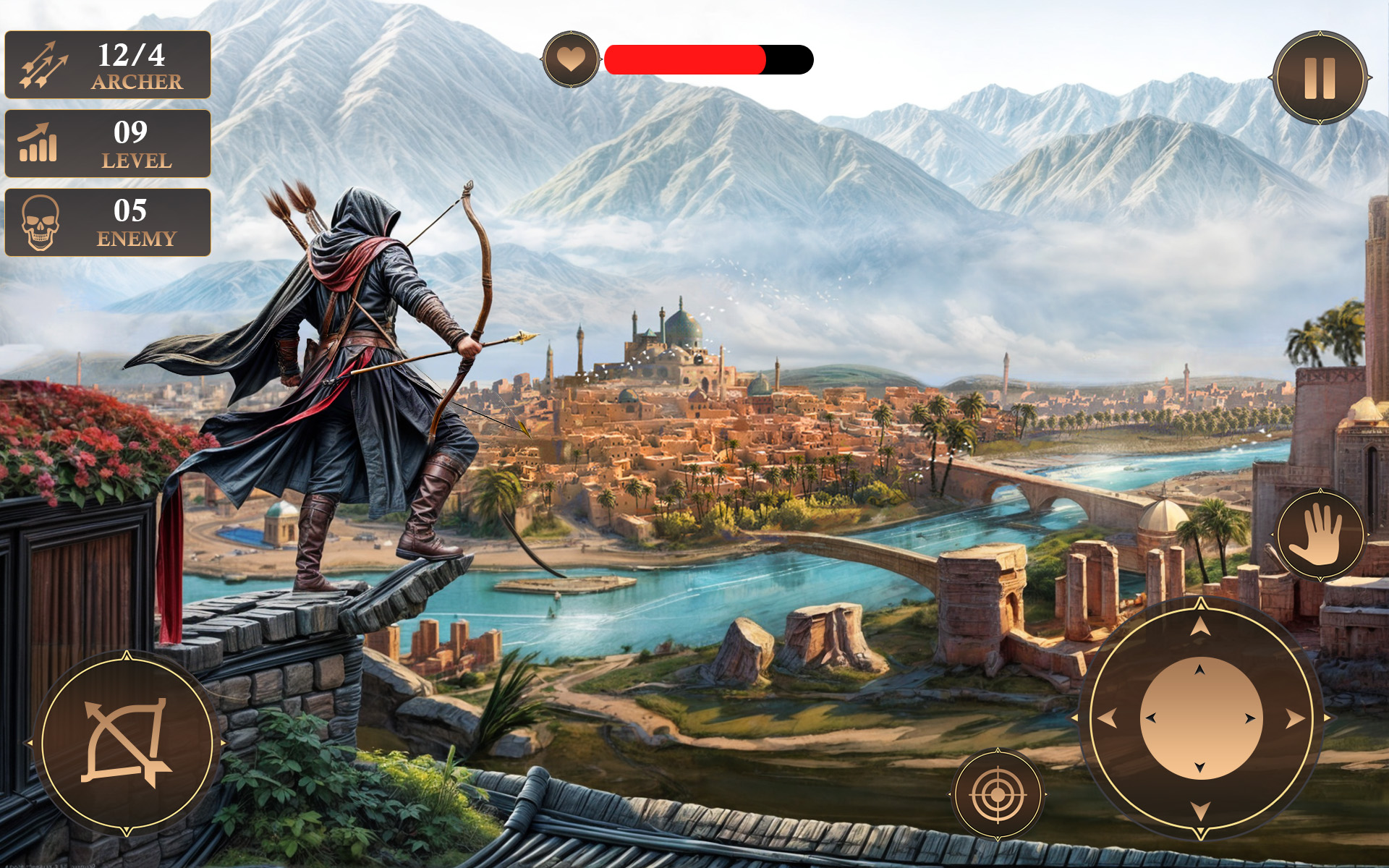Expand the ARCHER 12/4 stat panel
The height and width of the screenshot is (868, 1389).
(107, 66)
